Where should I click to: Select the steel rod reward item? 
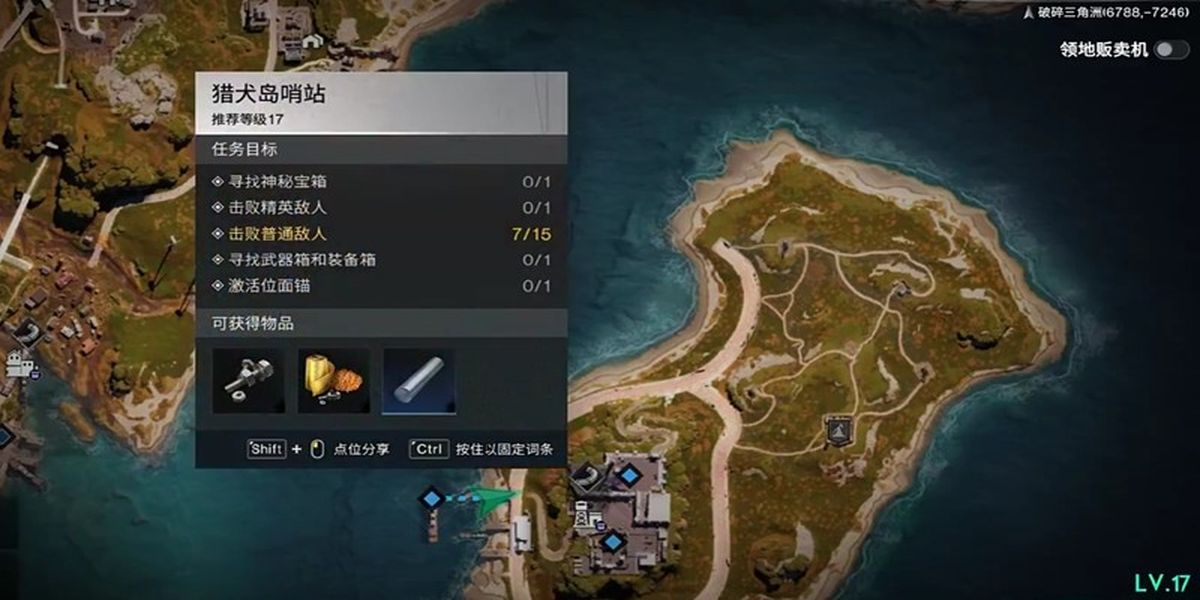click(x=419, y=381)
